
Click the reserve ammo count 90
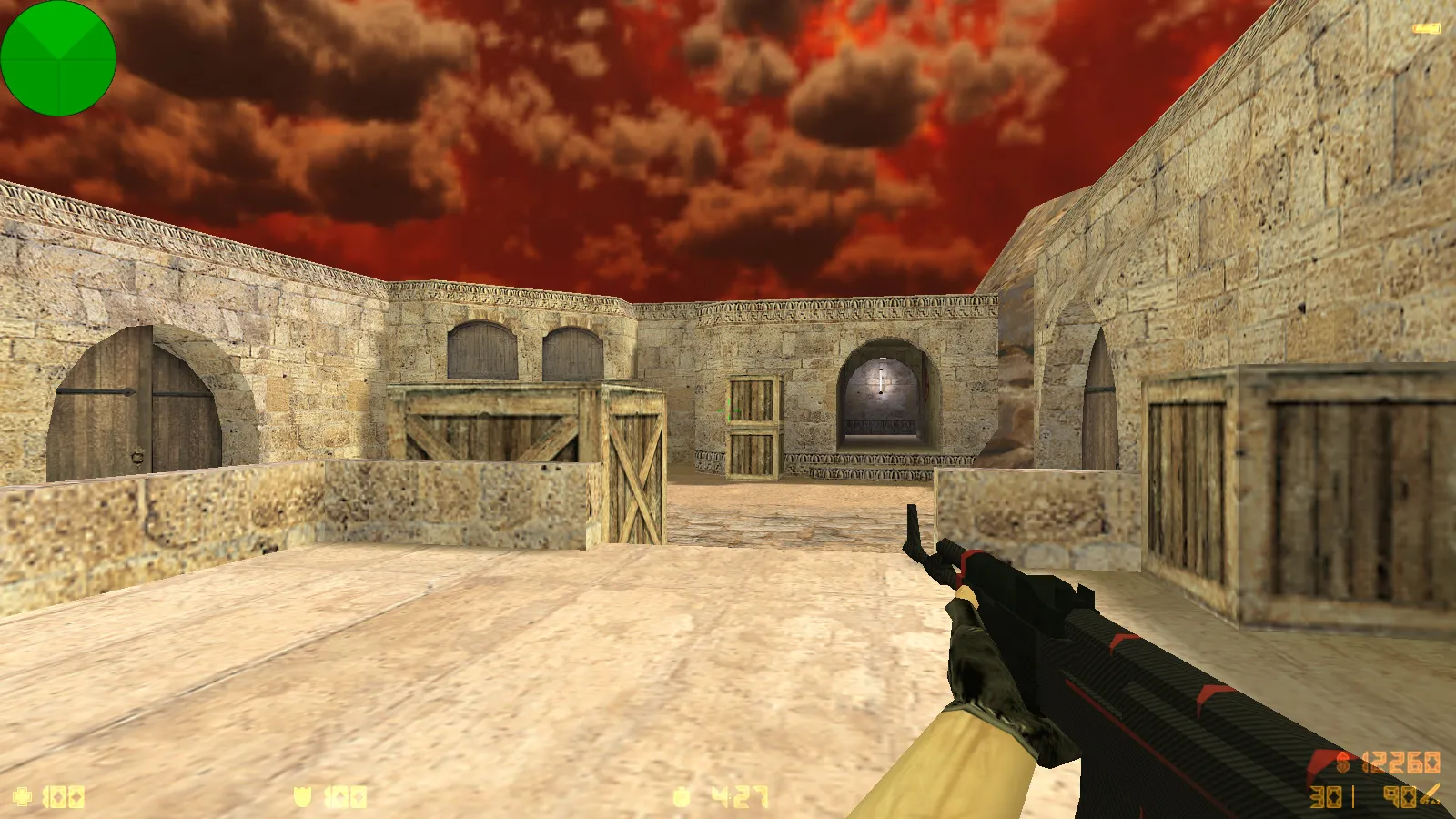(x=1399, y=796)
